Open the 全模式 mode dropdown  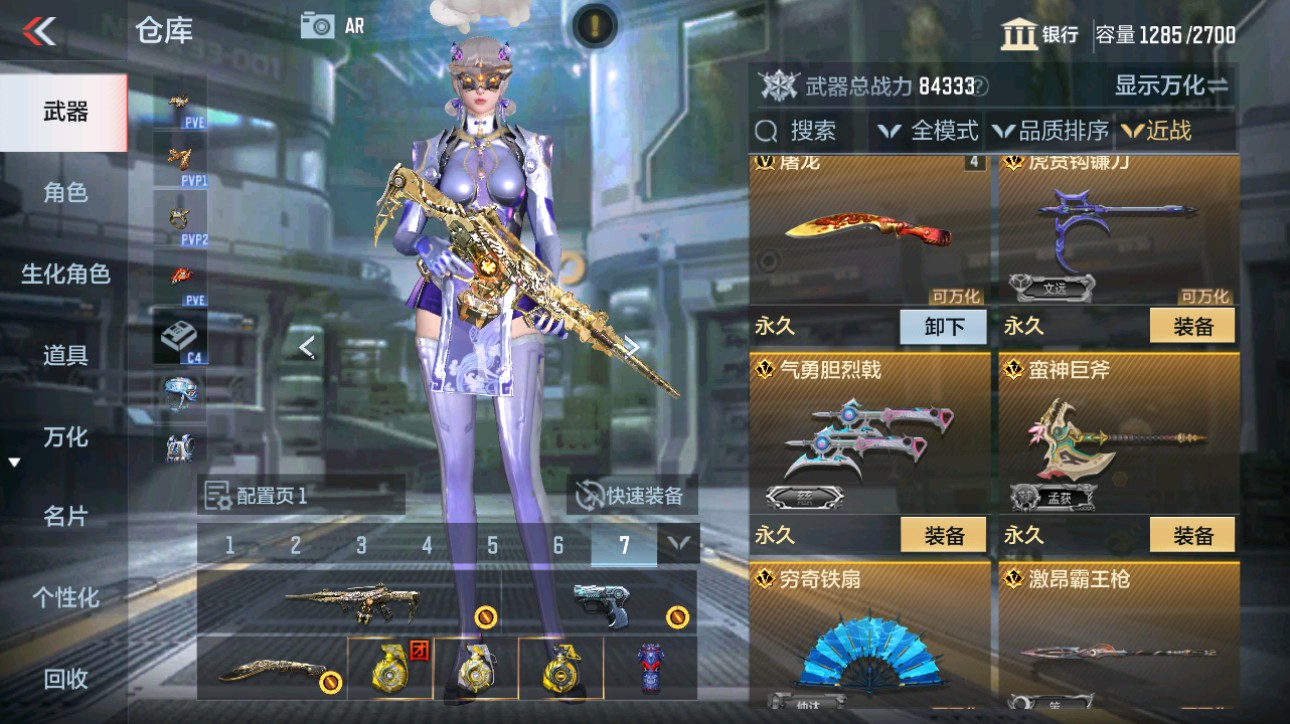tap(934, 130)
